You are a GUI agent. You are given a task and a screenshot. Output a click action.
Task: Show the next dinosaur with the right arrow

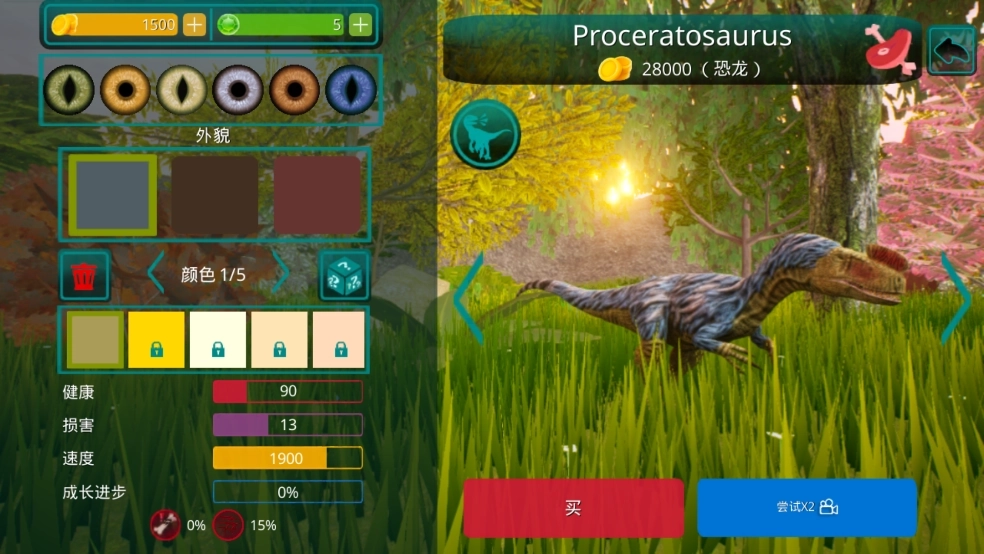tap(955, 298)
